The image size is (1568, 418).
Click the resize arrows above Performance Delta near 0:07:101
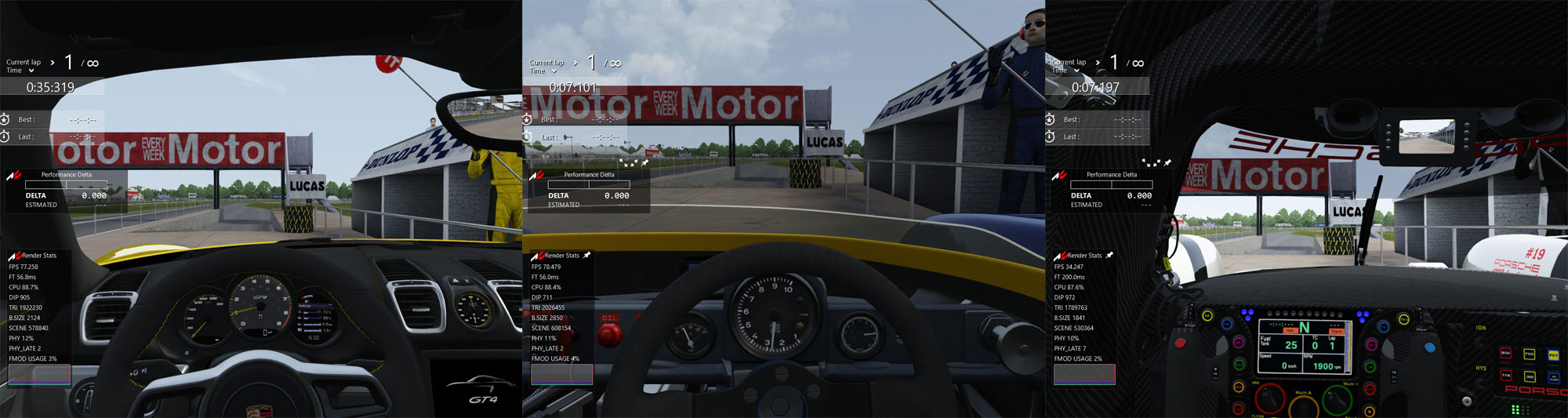[629, 163]
